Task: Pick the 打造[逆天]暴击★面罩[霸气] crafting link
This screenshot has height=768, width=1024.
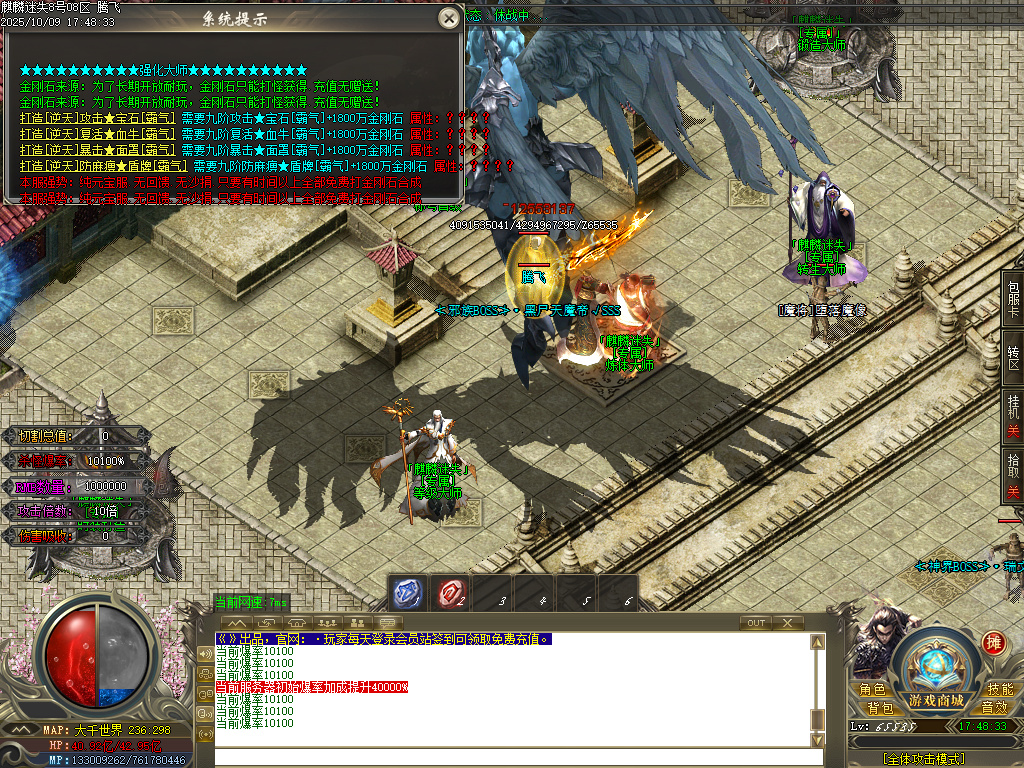Action: tap(98, 150)
